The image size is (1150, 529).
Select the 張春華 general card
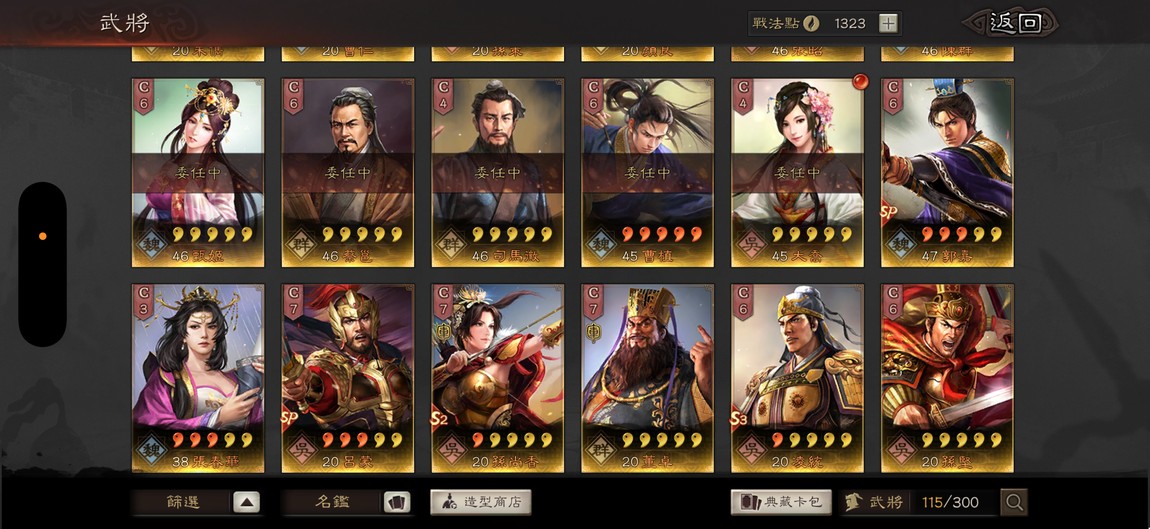tap(198, 378)
